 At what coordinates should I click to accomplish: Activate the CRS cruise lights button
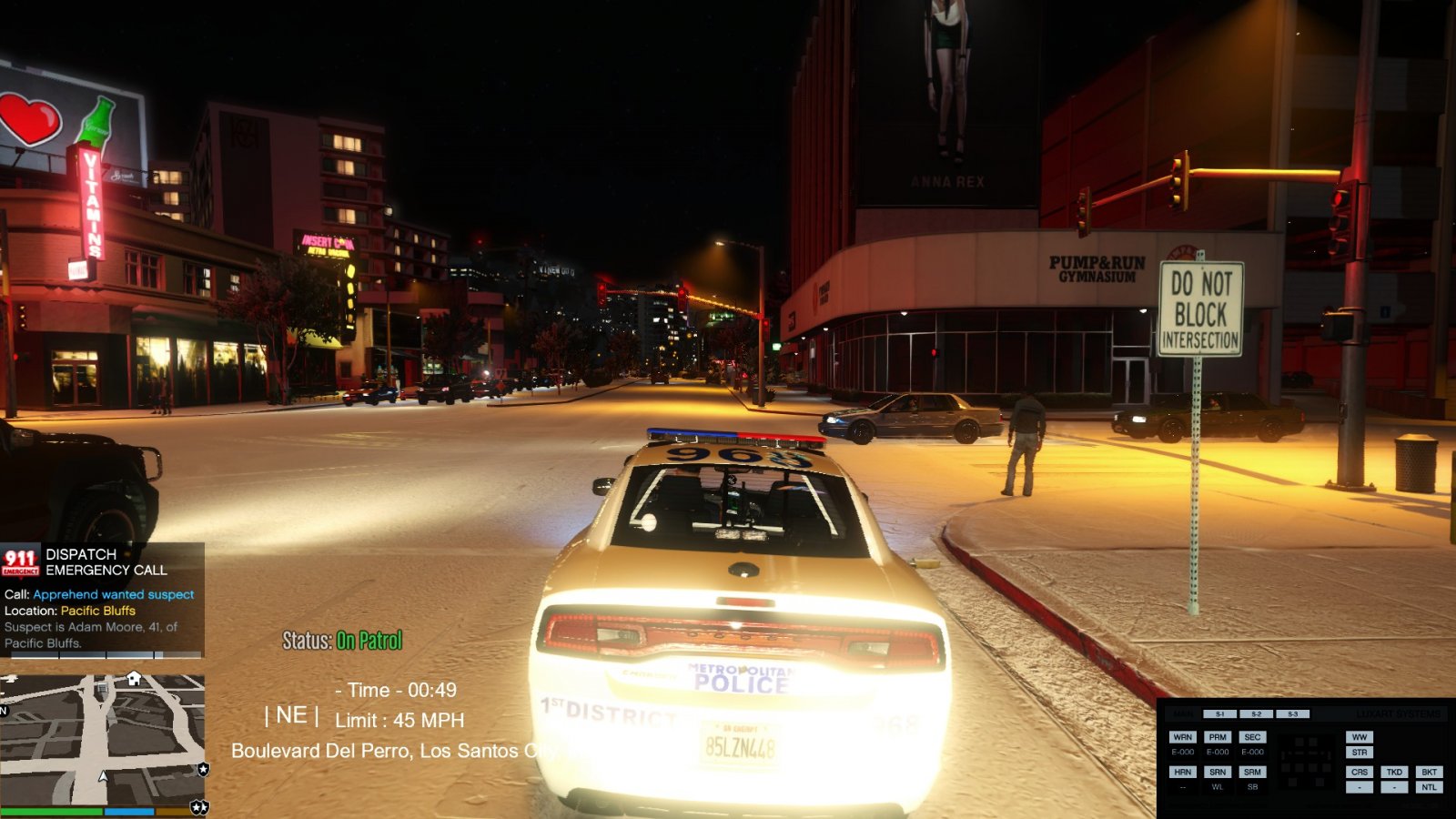click(1360, 772)
